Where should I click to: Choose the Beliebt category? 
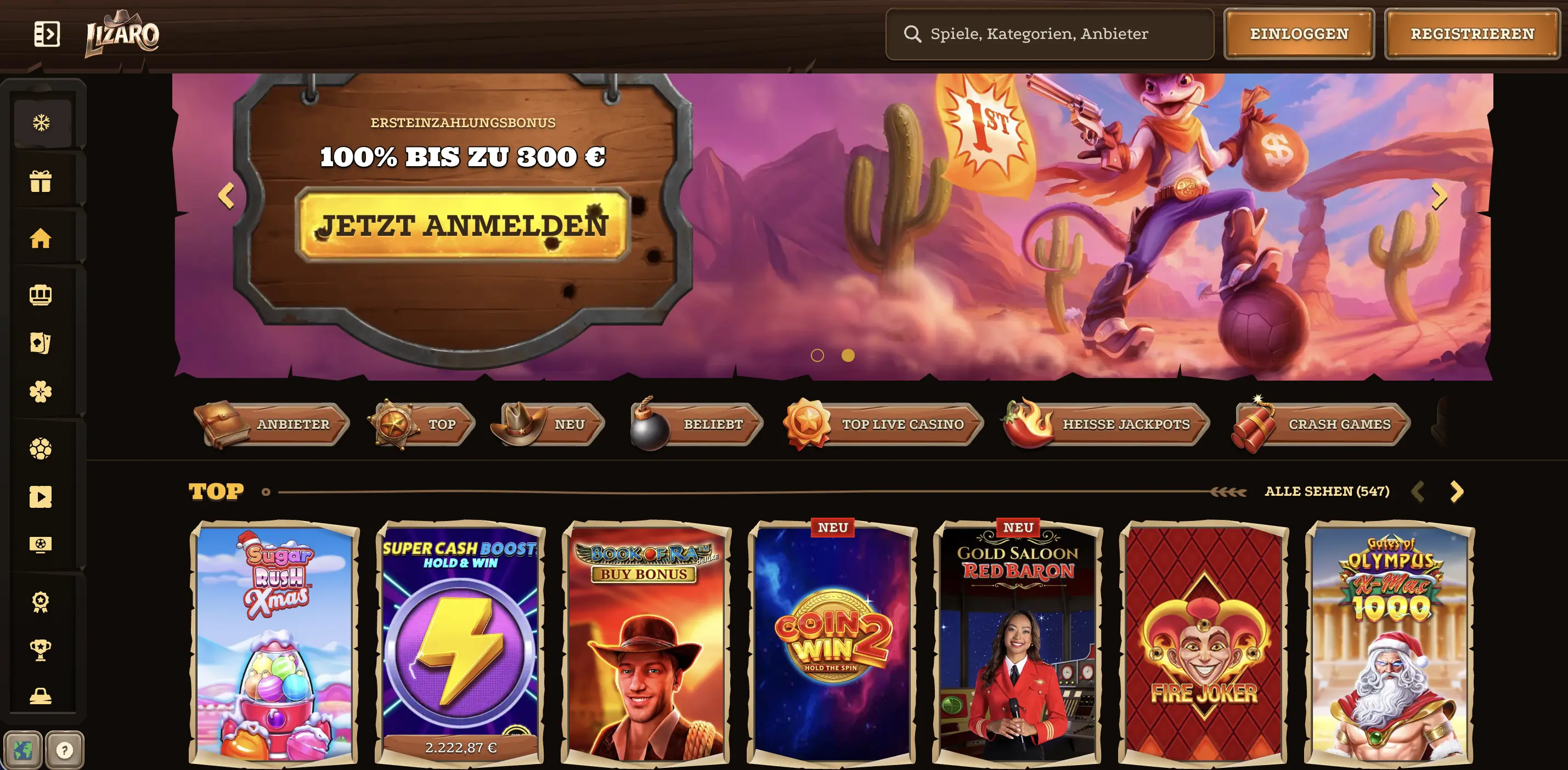pos(697,424)
